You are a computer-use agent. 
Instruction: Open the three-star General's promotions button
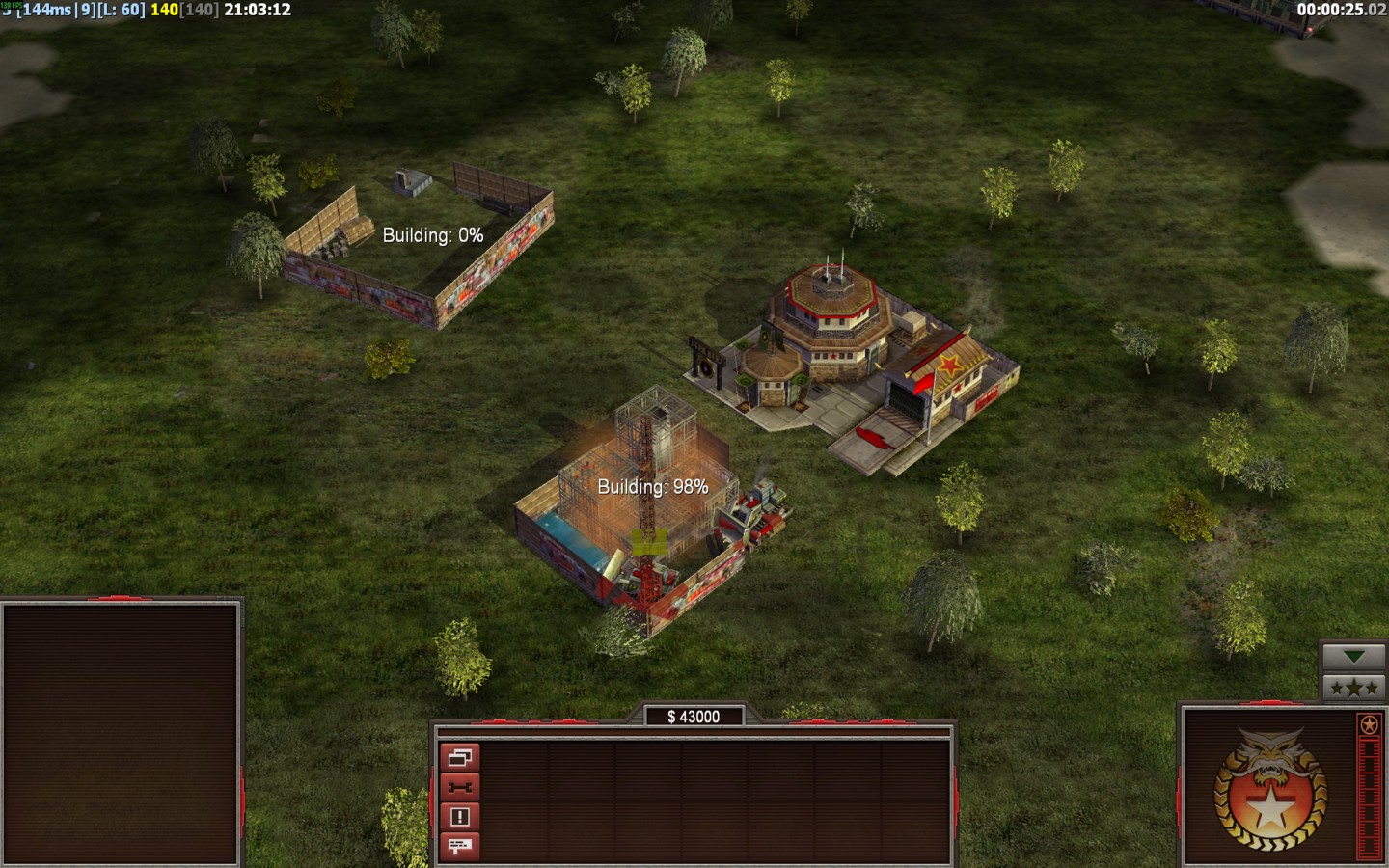pyautogui.click(x=1353, y=688)
